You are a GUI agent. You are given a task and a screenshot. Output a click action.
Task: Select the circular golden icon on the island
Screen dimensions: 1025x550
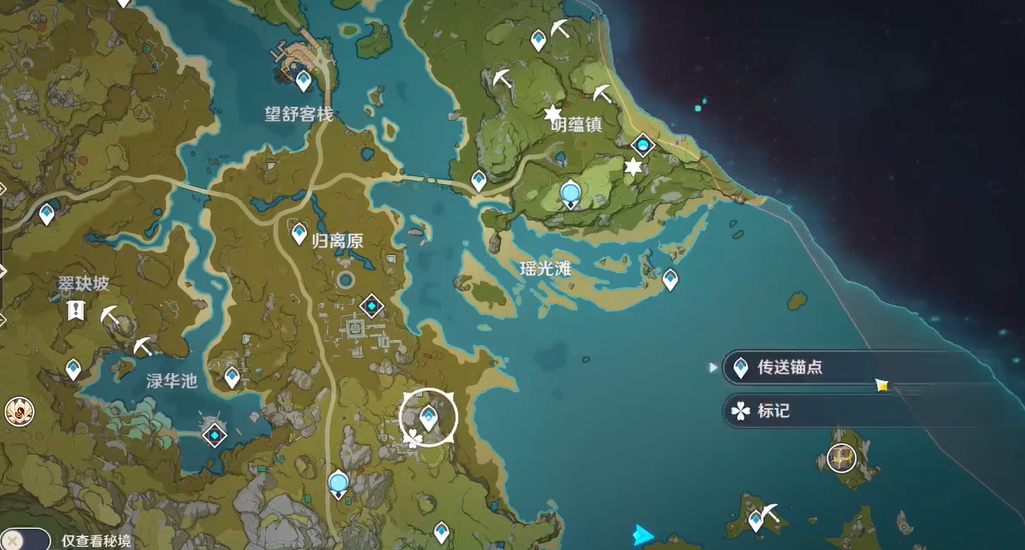click(842, 458)
